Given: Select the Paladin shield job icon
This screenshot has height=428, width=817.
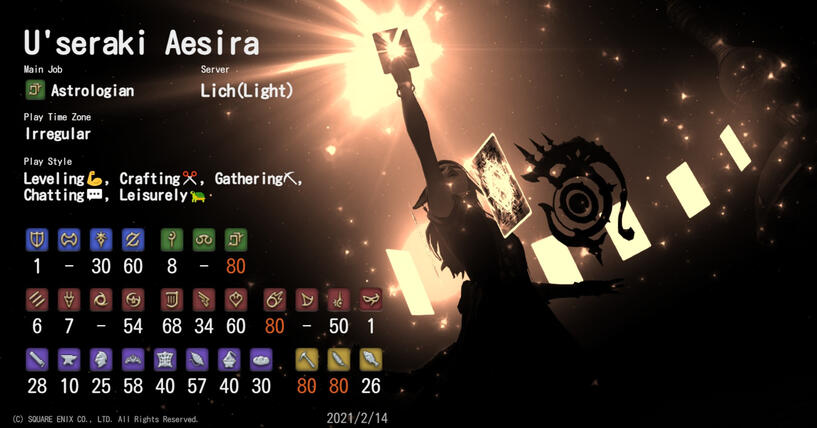Looking at the screenshot, I should pos(36,239).
